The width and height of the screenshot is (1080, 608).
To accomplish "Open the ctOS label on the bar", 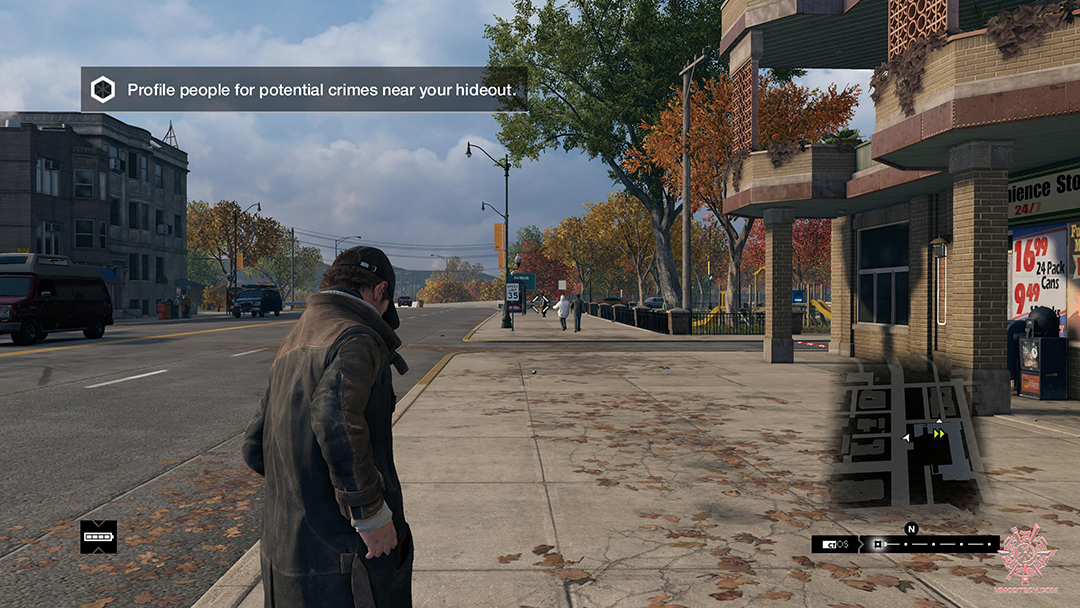I will [x=837, y=545].
